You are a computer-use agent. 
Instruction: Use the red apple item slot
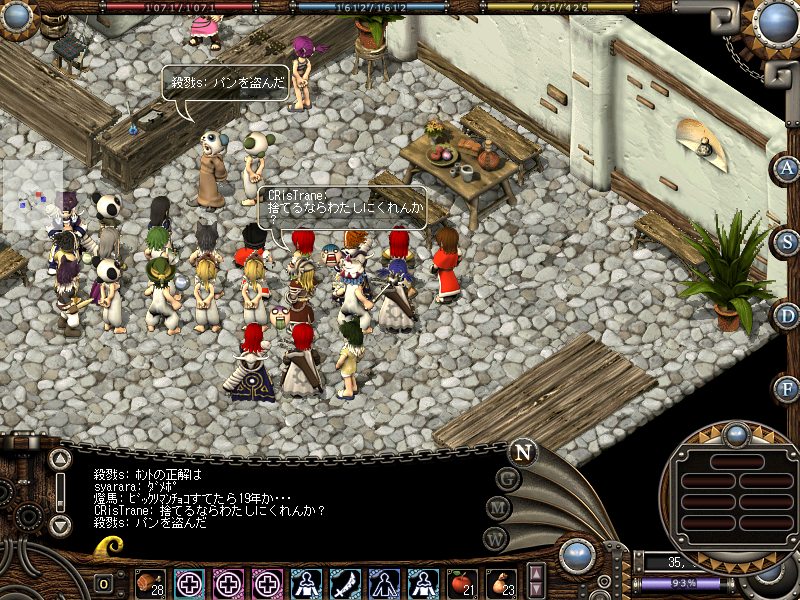(462, 583)
